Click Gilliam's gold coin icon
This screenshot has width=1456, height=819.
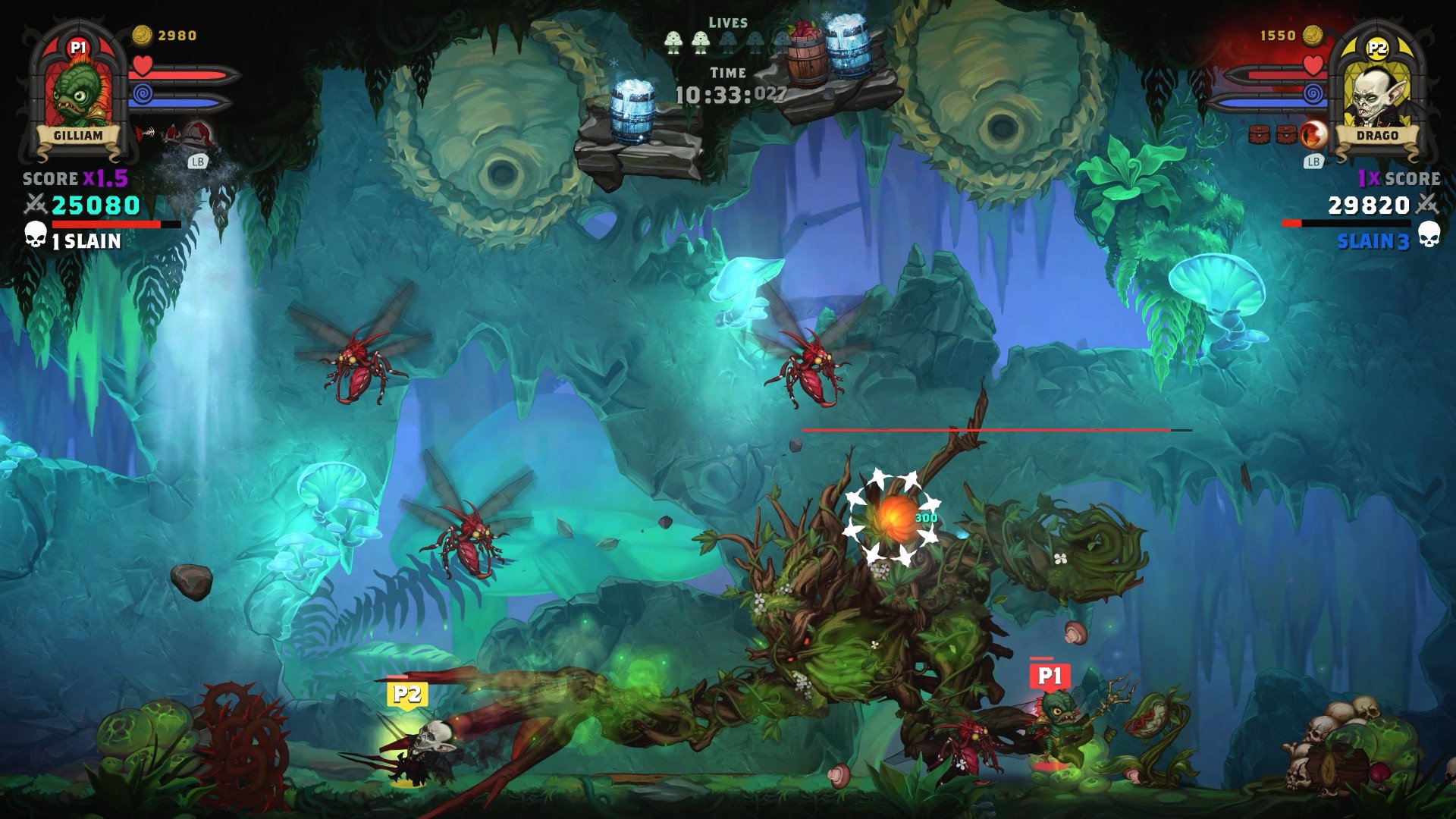pyautogui.click(x=142, y=35)
